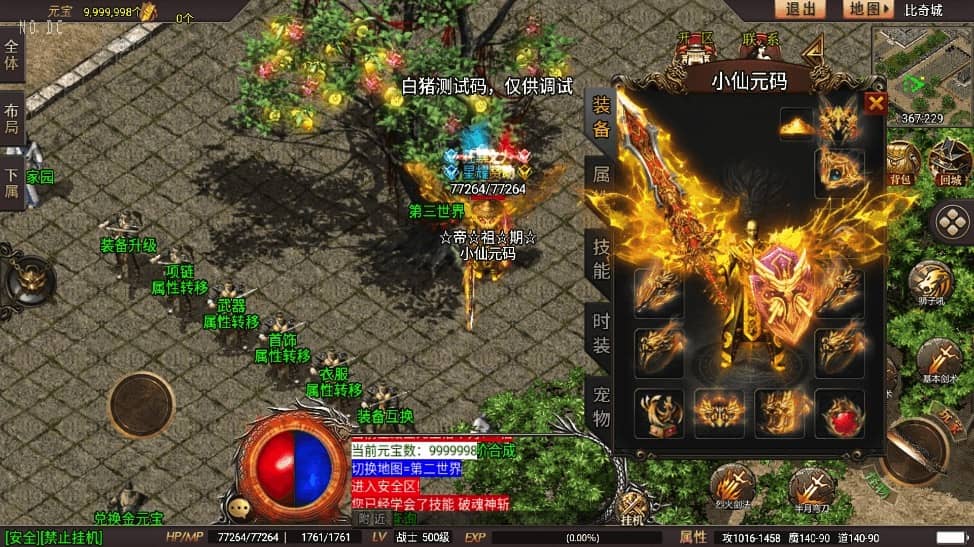Toggle 挂机 auto-battle button
The height and width of the screenshot is (547, 974).
[632, 505]
